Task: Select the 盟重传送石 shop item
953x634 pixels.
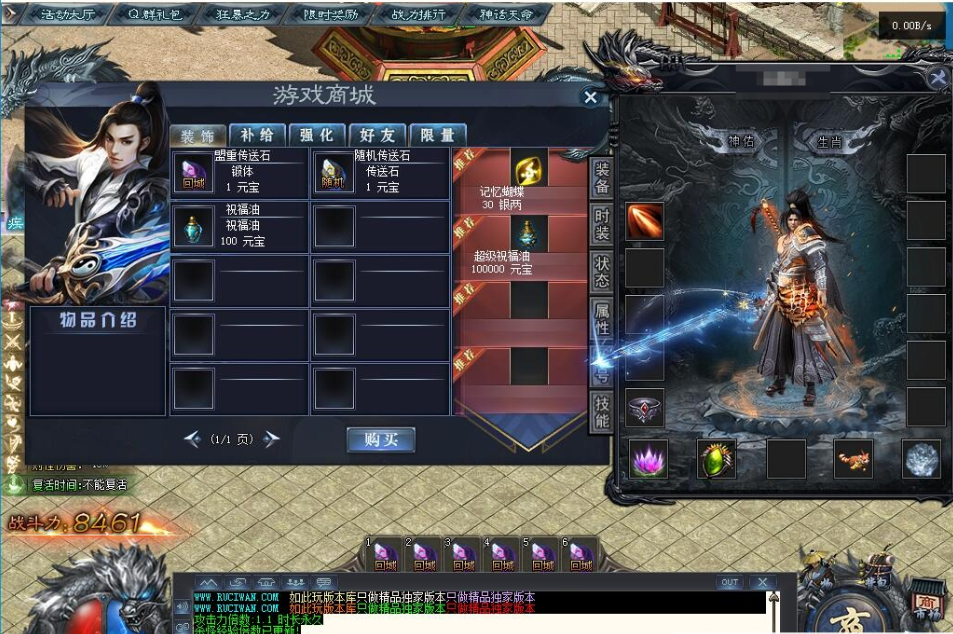Action: coord(193,172)
